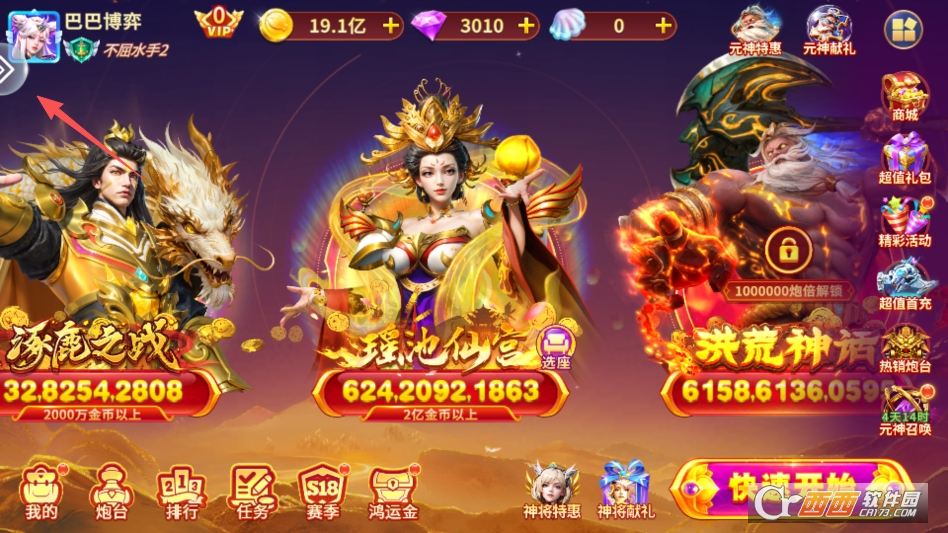The width and height of the screenshot is (948, 533).
Task: Show the 精彩活动 events
Action: pos(905,222)
